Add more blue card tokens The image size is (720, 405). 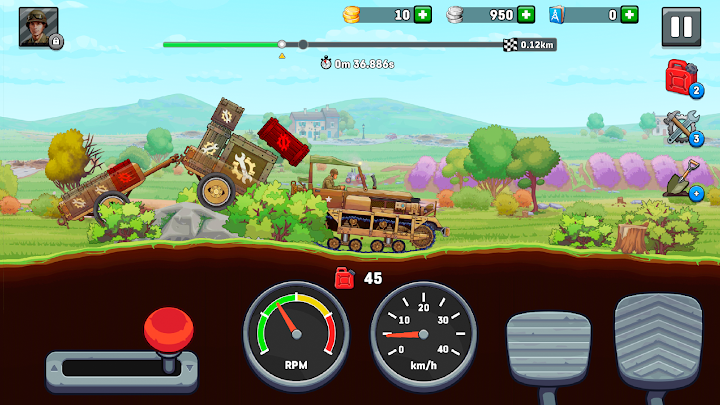click(x=628, y=15)
